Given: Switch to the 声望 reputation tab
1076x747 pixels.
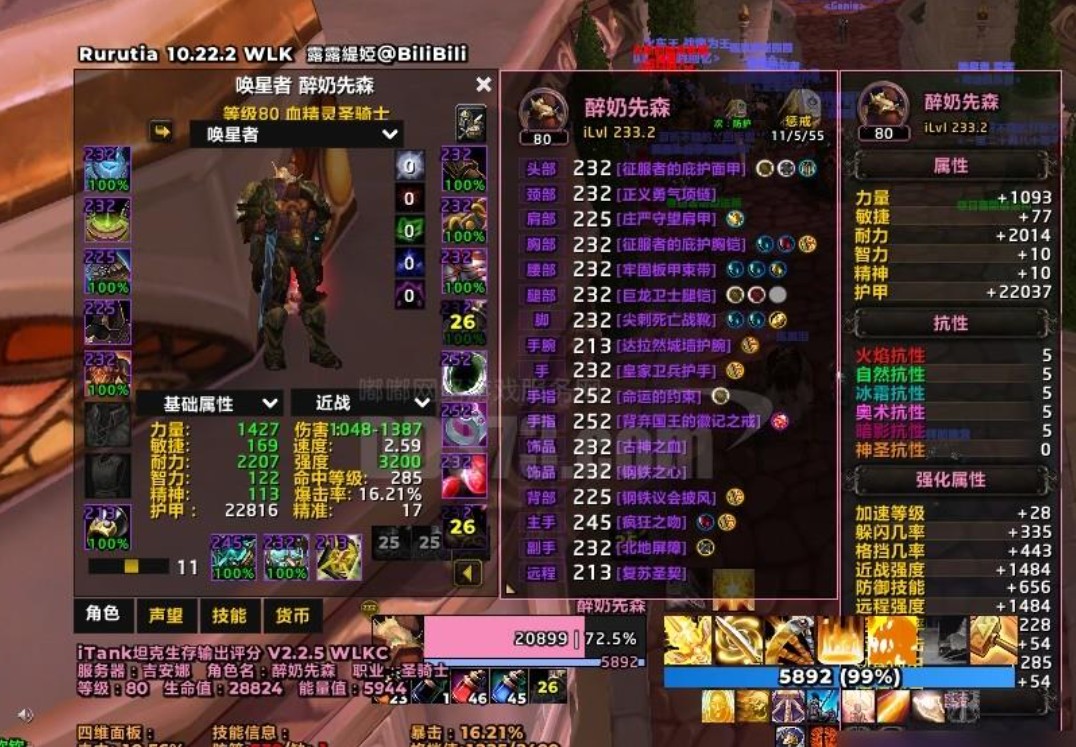Looking at the screenshot, I should coord(165,615).
